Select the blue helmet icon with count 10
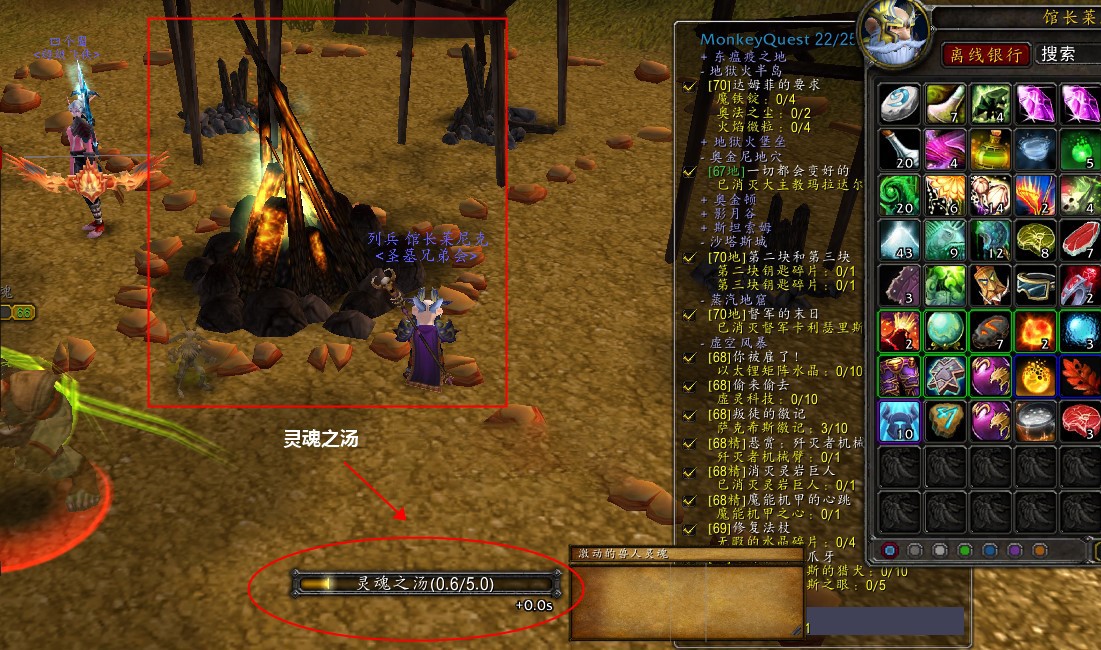Image resolution: width=1101 pixels, height=650 pixels. click(x=900, y=422)
